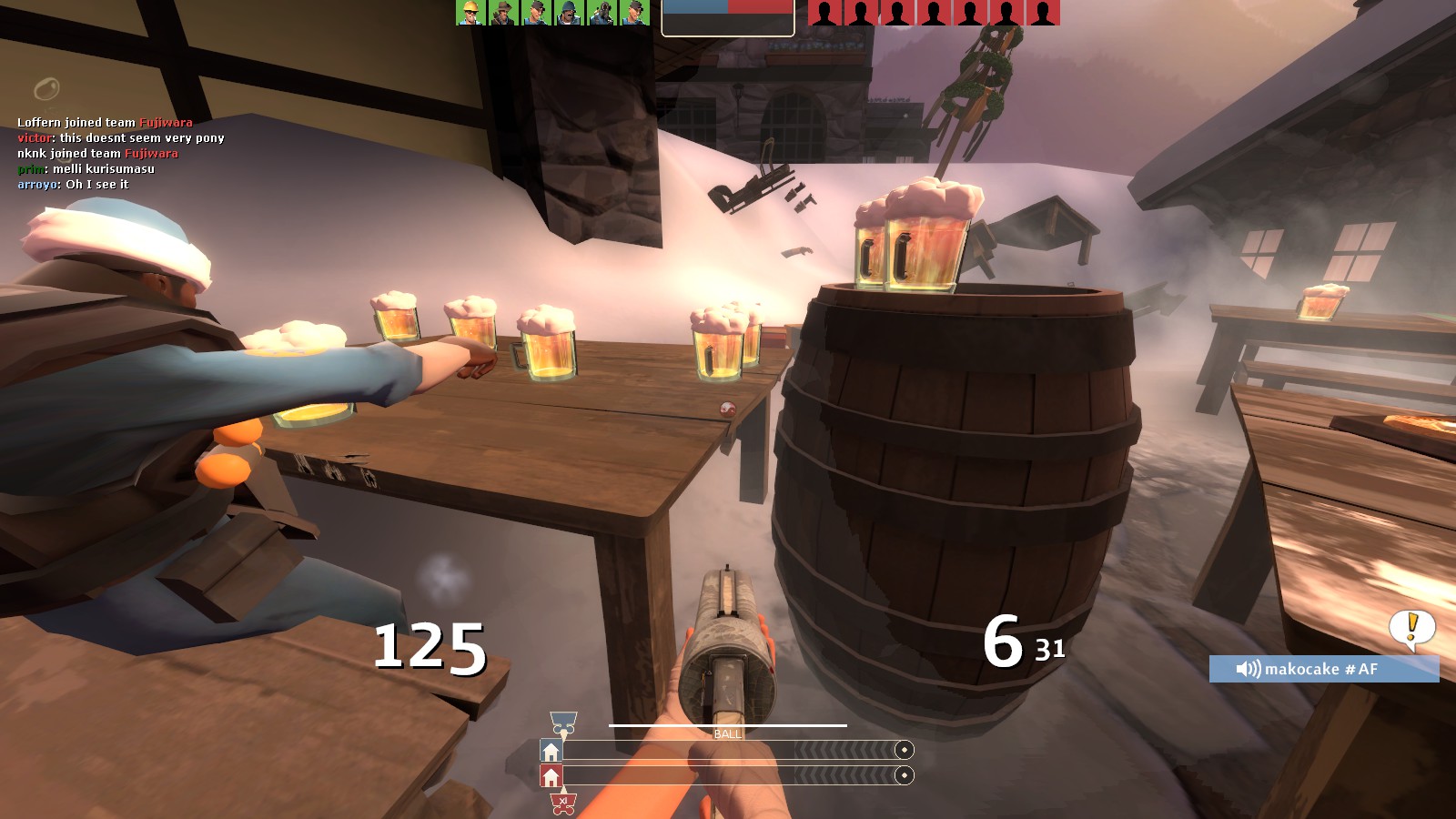The image size is (1456, 819).
Task: Select the blue cart marker above the track
Action: pos(563,723)
